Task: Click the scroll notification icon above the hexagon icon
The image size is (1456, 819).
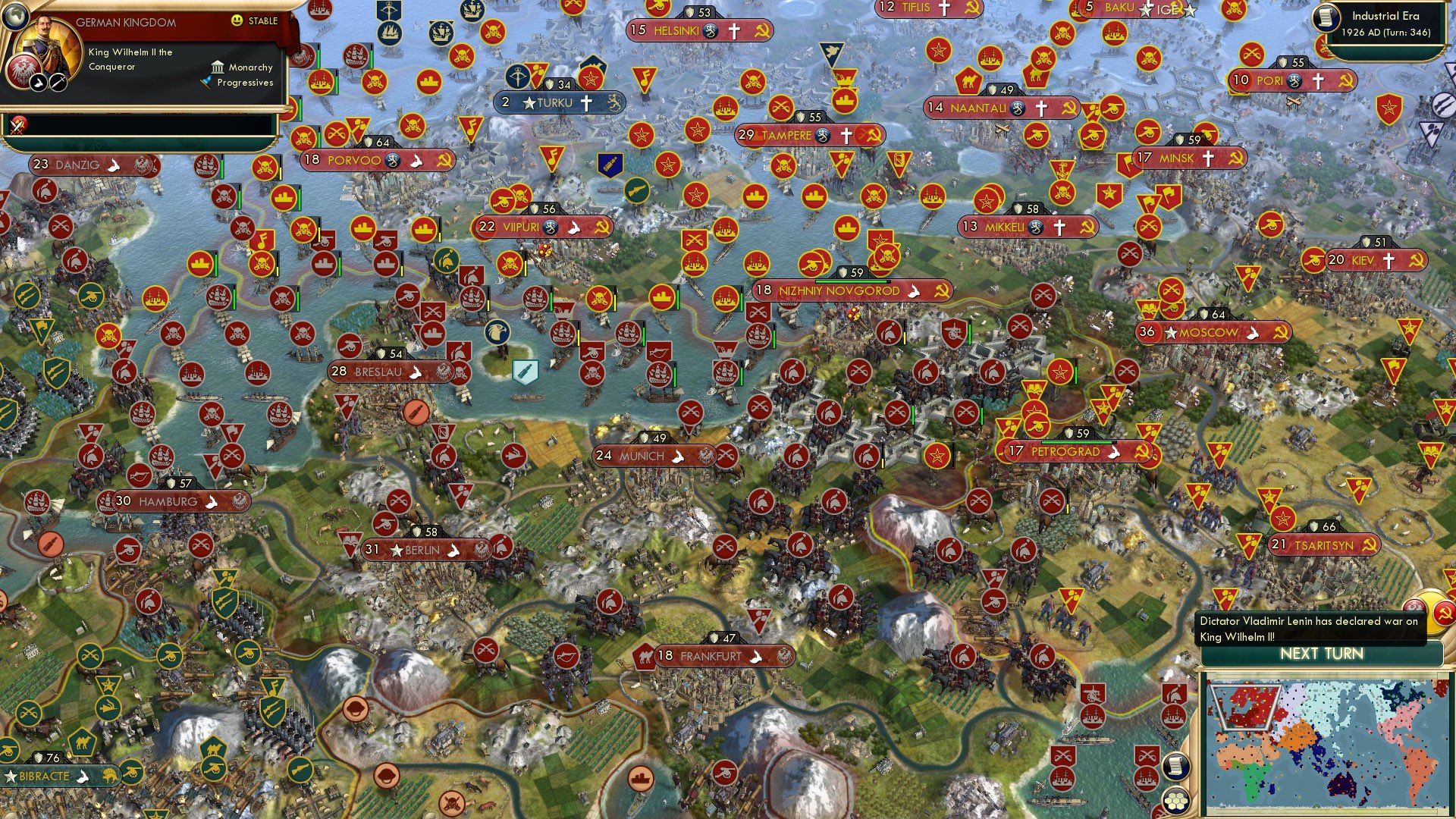Action: (1177, 765)
